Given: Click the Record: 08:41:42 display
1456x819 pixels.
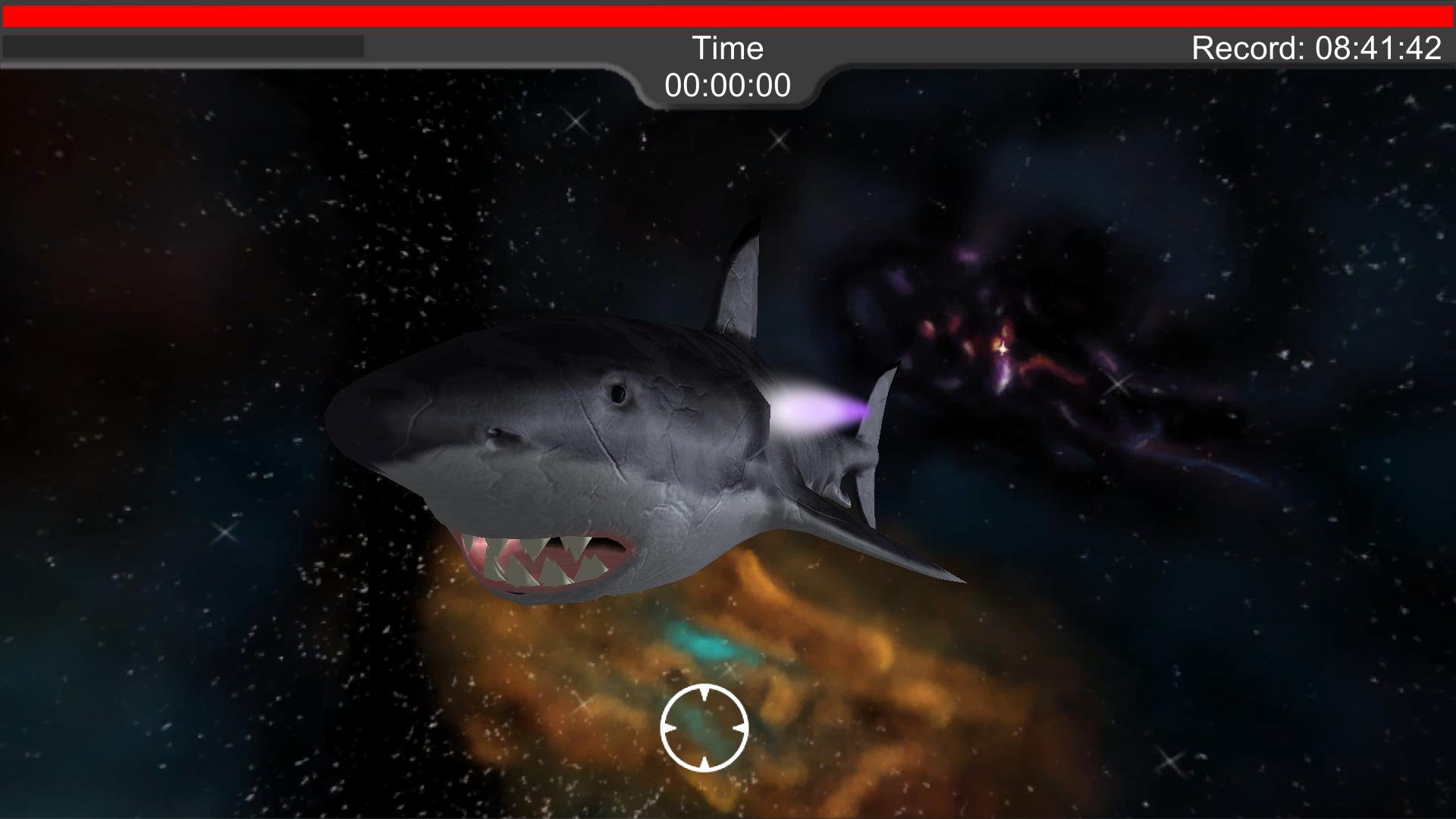Looking at the screenshot, I should click(x=1316, y=48).
